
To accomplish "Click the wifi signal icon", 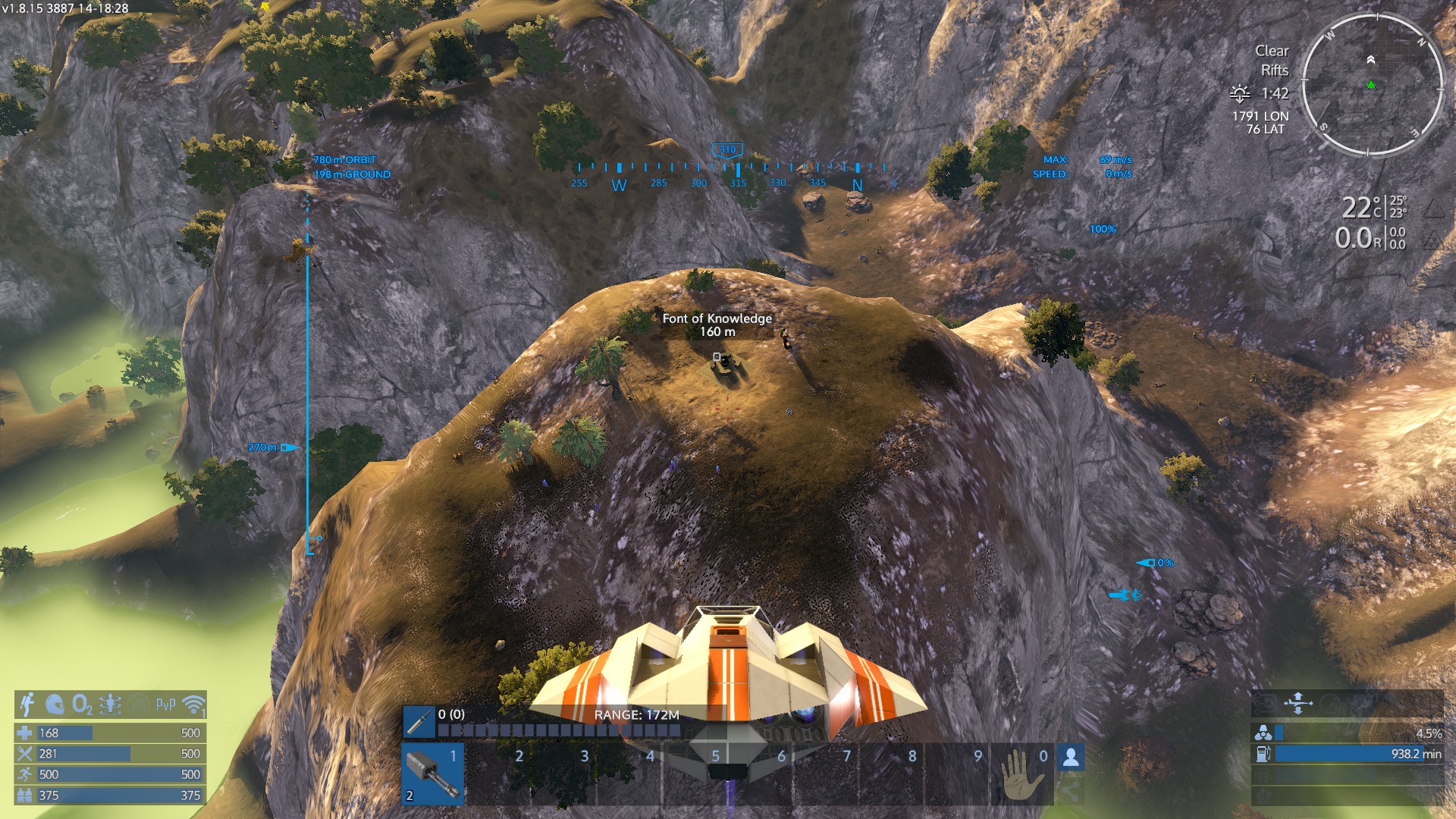I will (194, 704).
